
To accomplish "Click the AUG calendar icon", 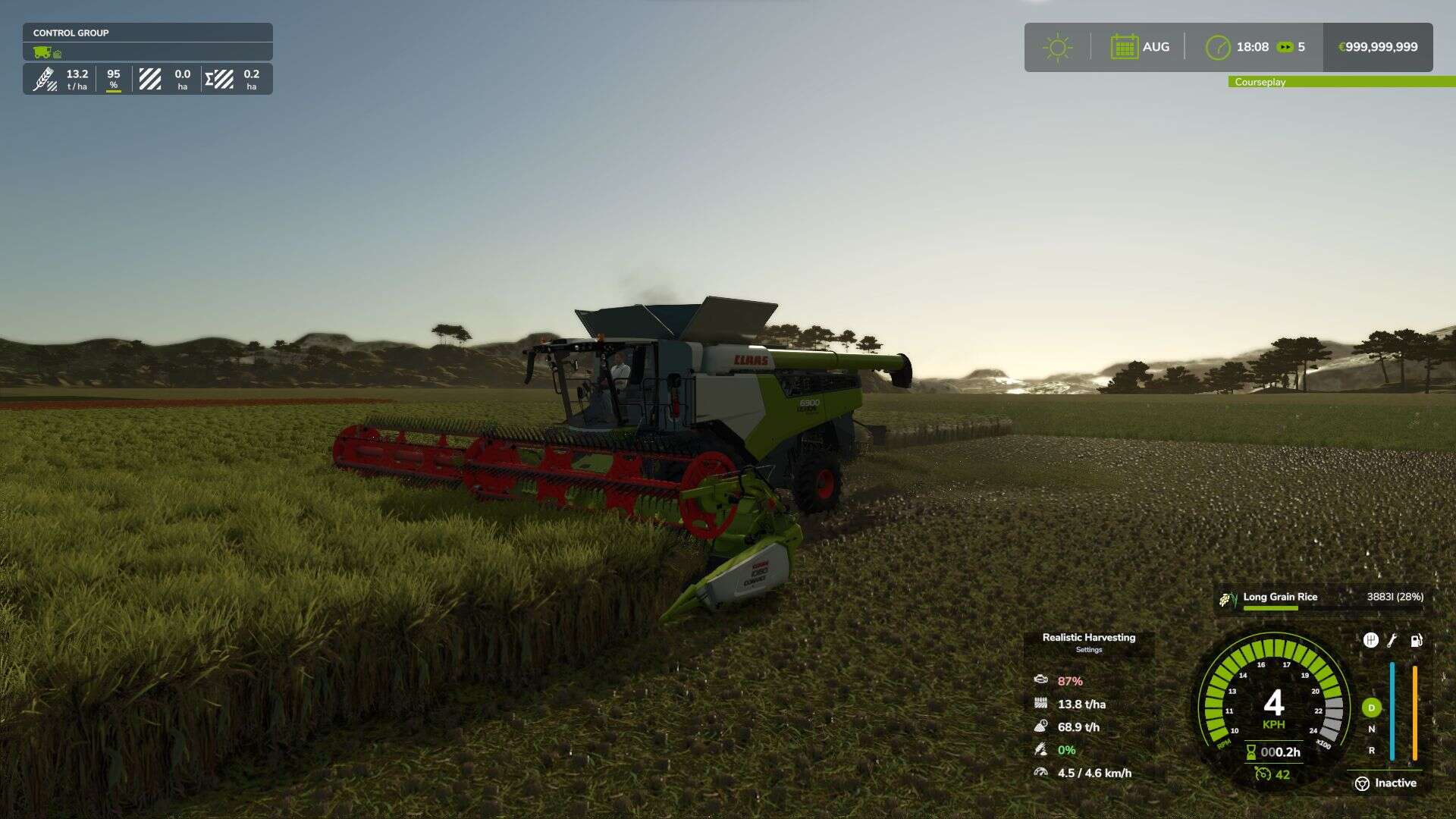I will coord(1124,47).
